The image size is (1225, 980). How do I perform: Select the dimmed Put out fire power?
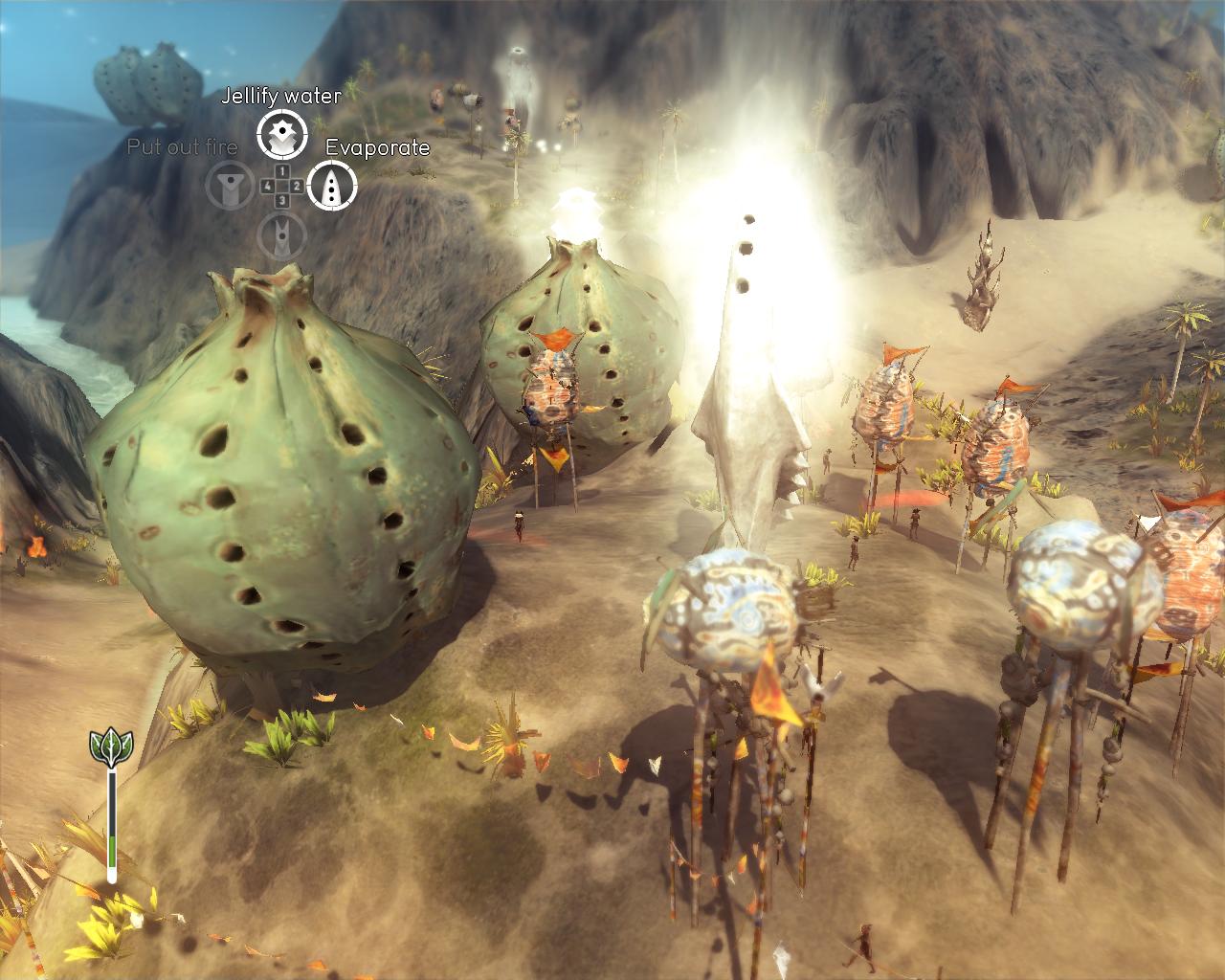pyautogui.click(x=231, y=186)
